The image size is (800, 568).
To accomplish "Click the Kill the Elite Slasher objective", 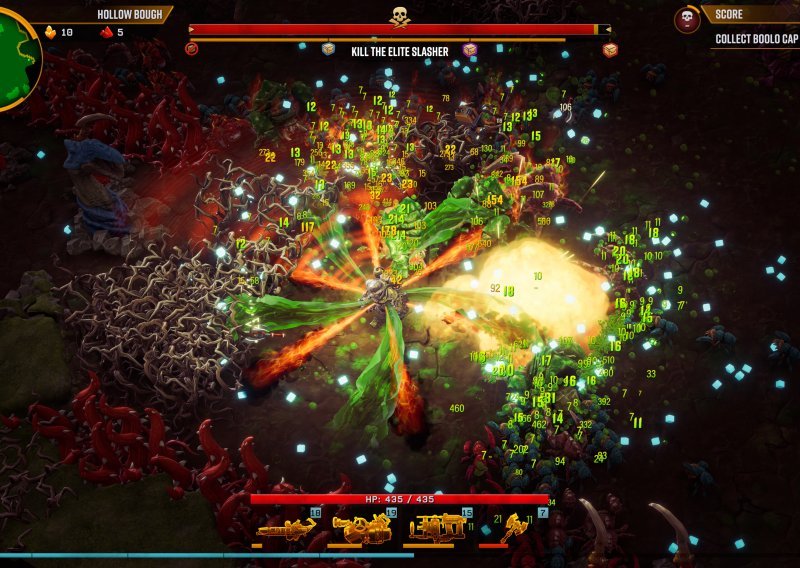I will pos(399,51).
